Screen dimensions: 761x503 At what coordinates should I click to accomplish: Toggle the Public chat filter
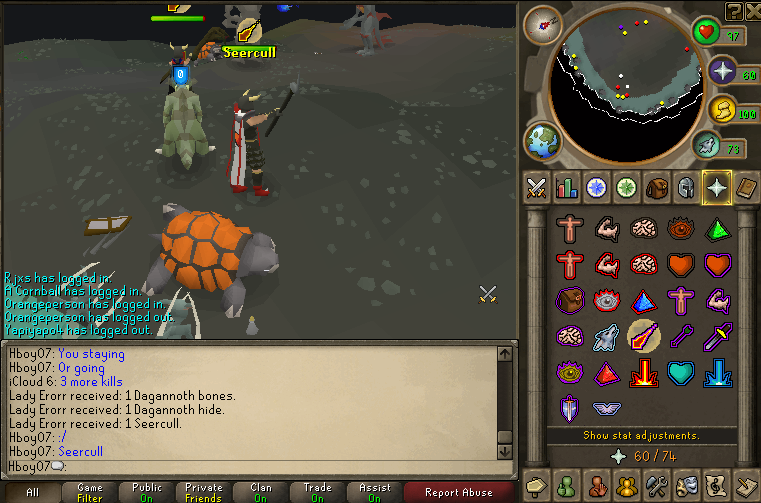point(147,492)
